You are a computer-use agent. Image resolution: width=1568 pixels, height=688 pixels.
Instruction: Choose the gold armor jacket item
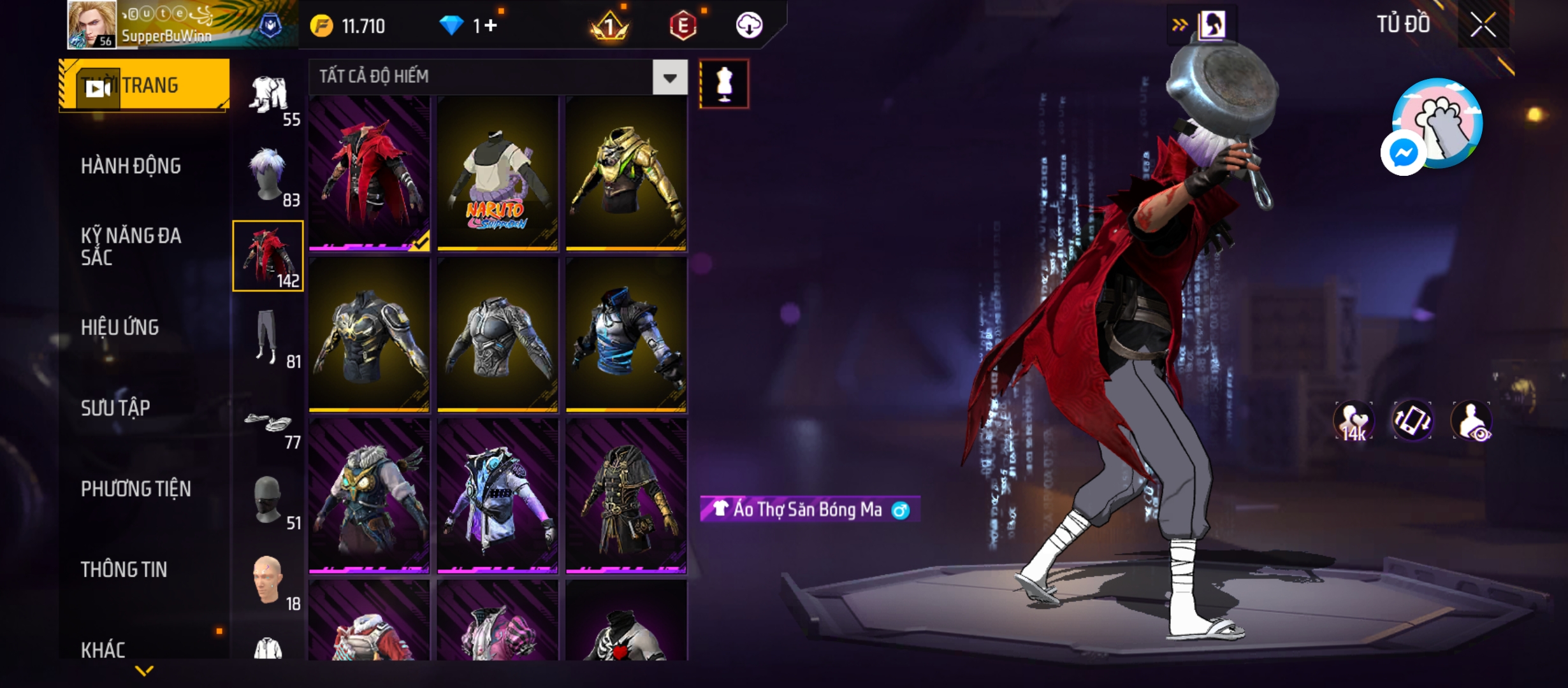(626, 174)
